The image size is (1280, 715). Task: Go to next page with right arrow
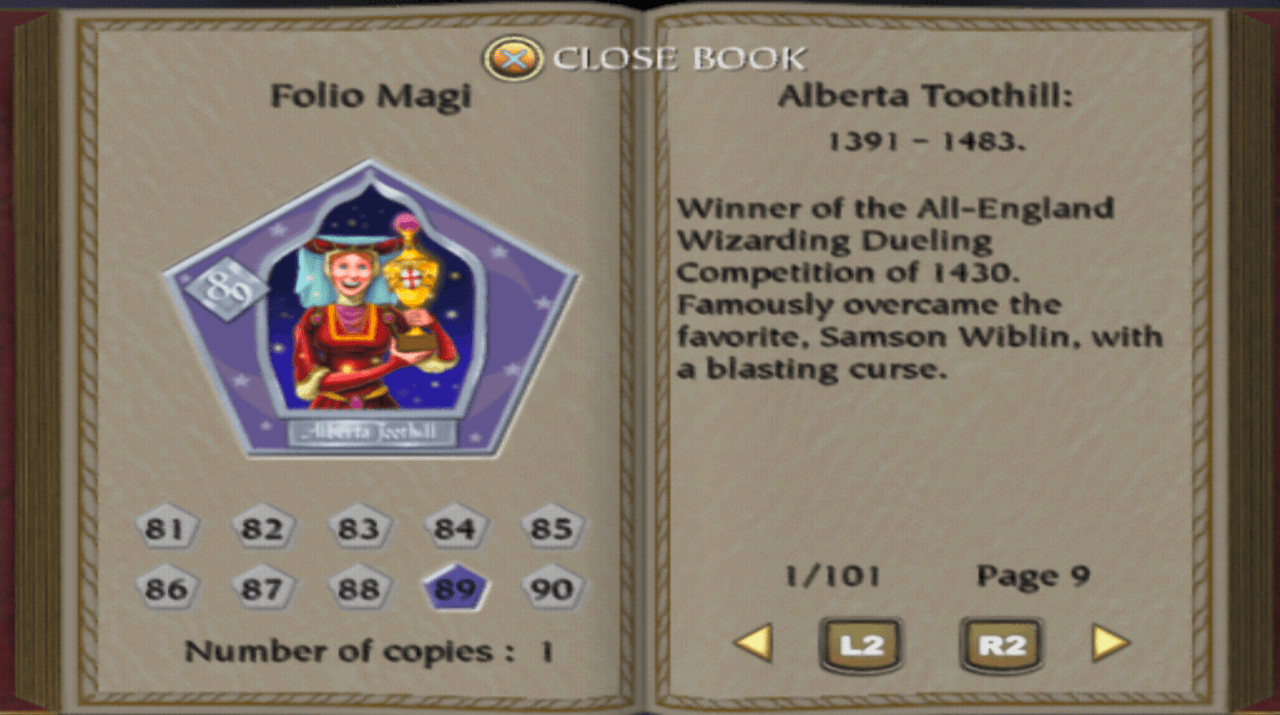click(1110, 643)
